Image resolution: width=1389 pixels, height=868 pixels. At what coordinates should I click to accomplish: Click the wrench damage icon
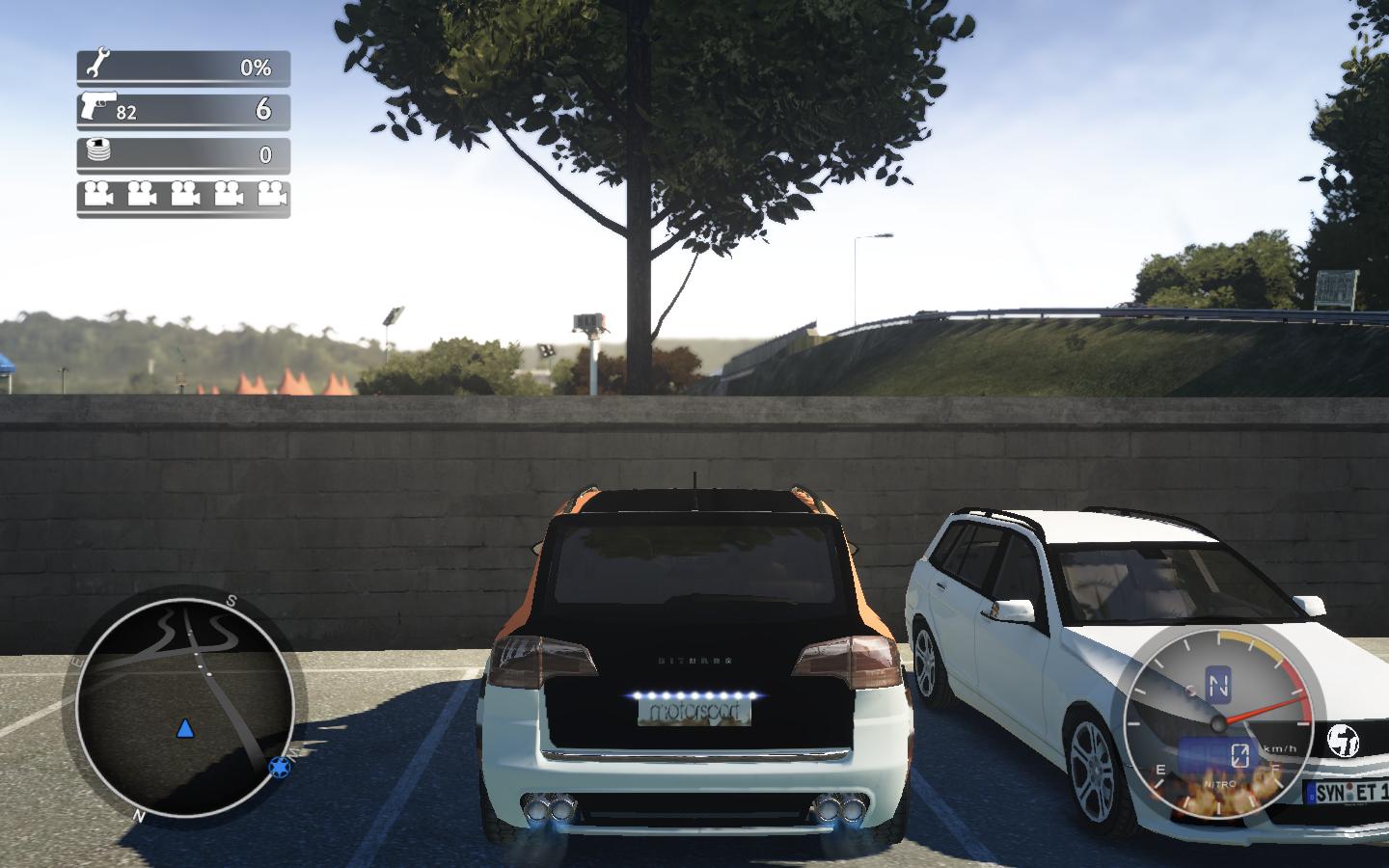point(95,66)
